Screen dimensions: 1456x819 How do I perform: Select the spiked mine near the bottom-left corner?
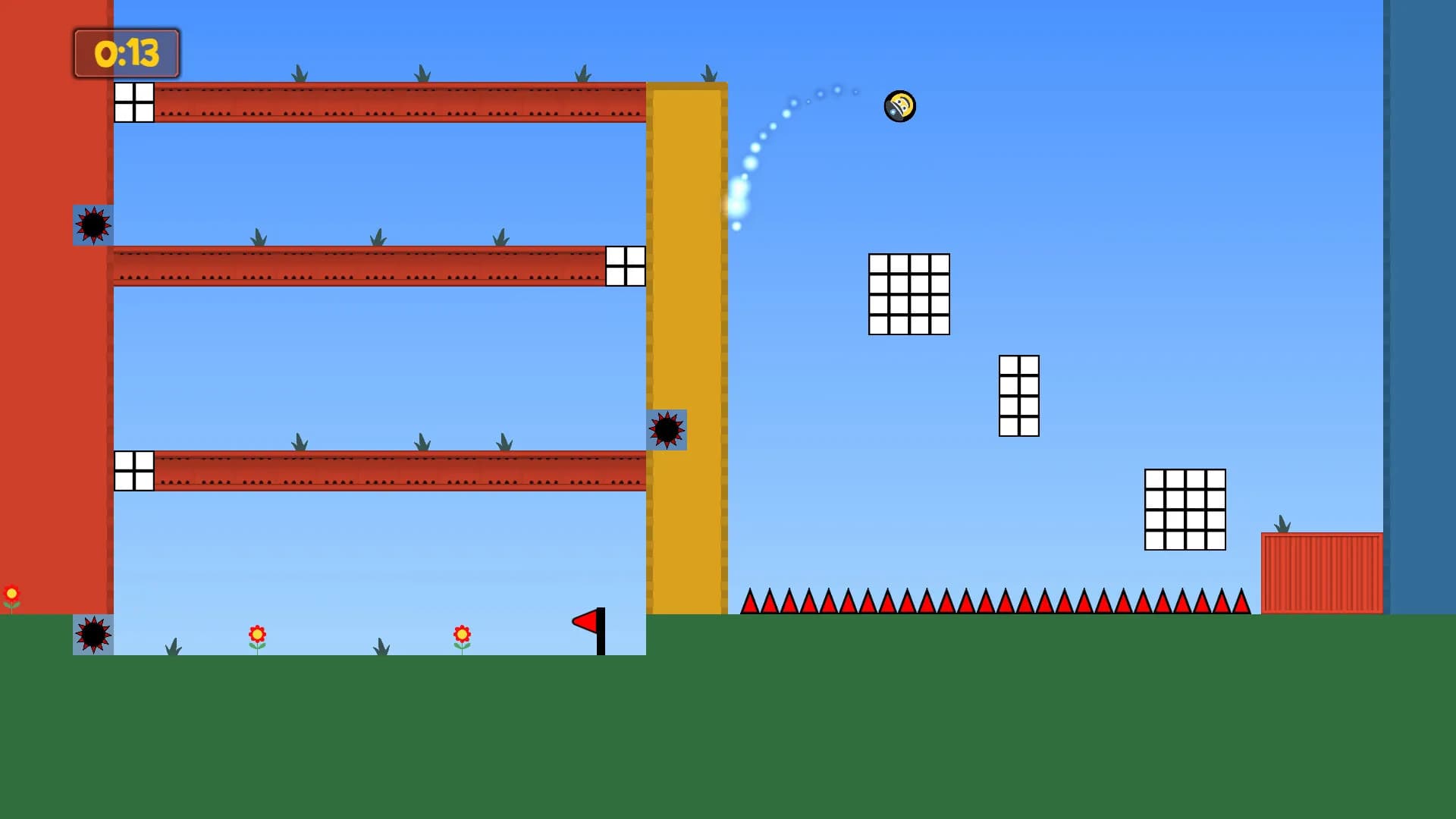(x=93, y=635)
